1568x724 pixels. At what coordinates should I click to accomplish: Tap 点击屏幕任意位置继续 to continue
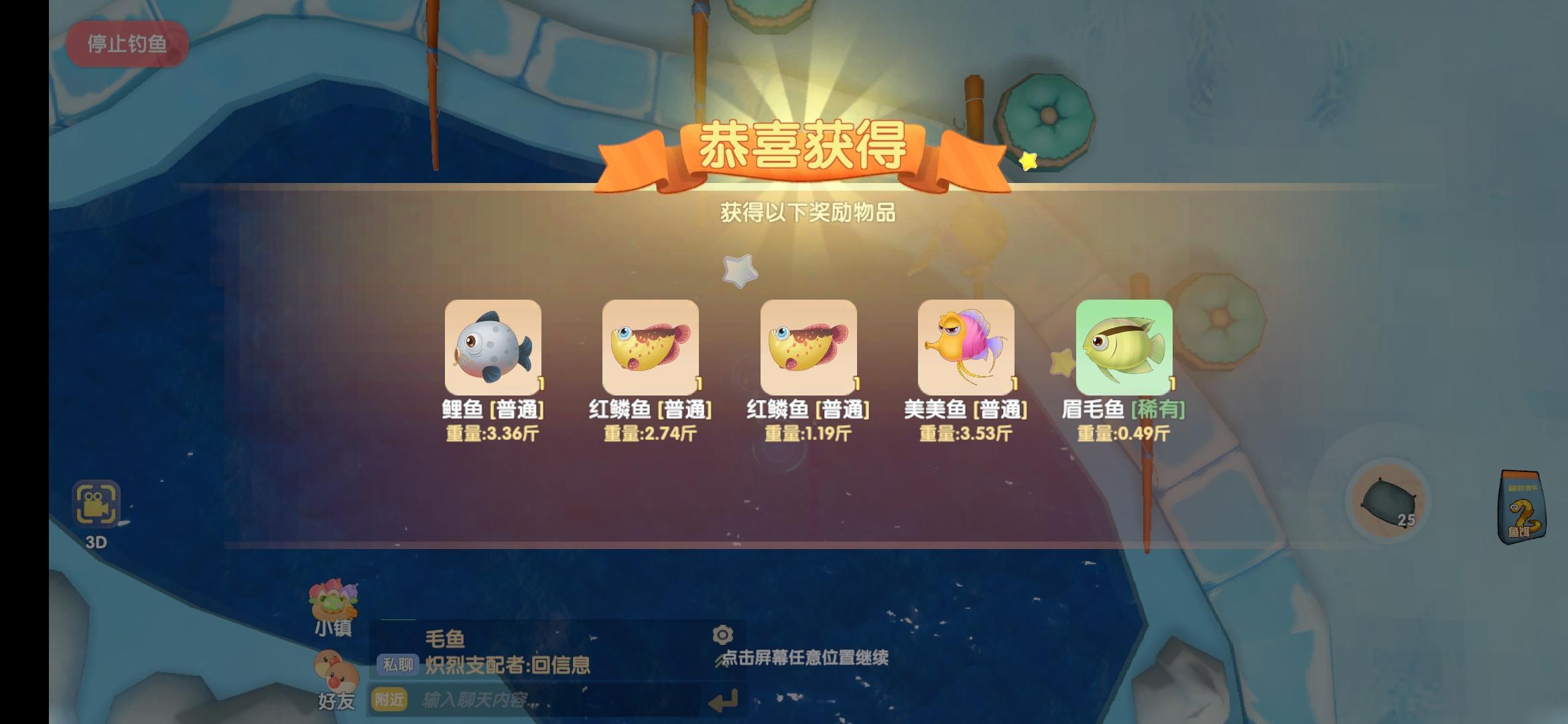[x=805, y=658]
